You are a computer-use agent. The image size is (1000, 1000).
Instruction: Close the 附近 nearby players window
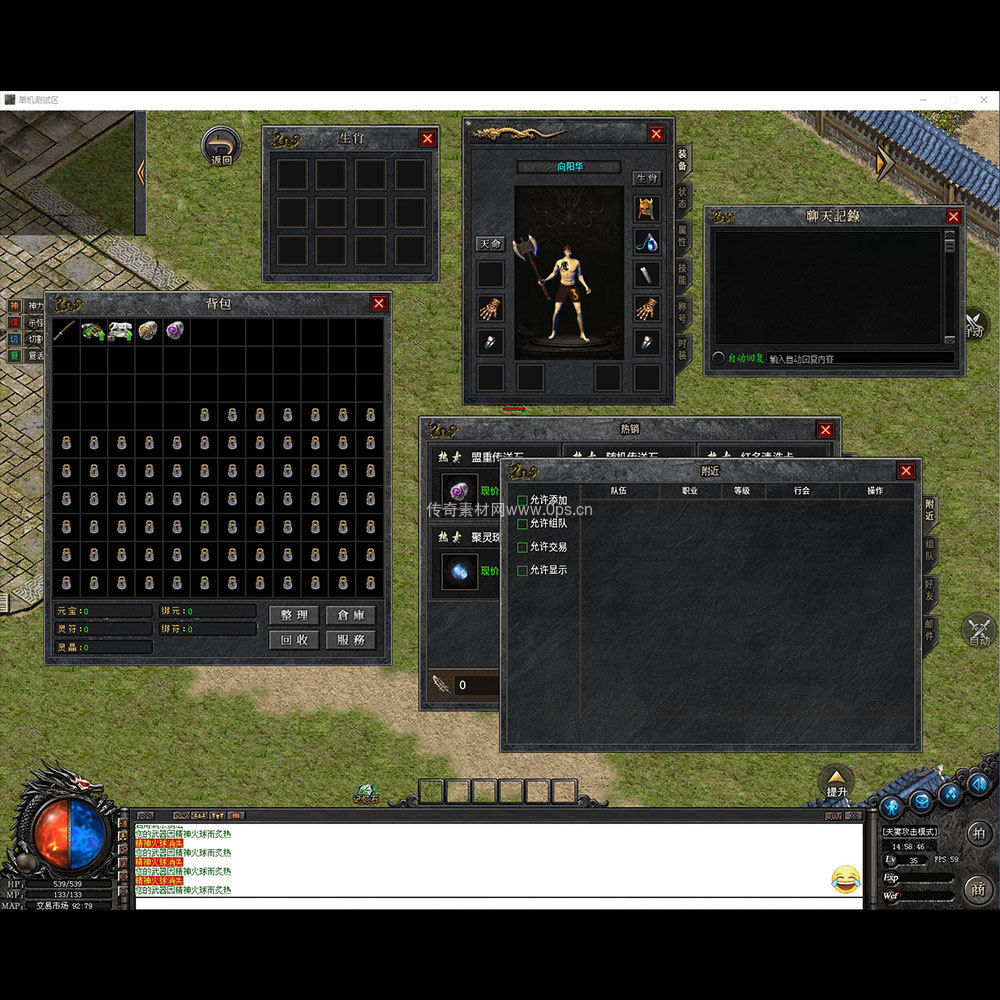click(x=906, y=471)
